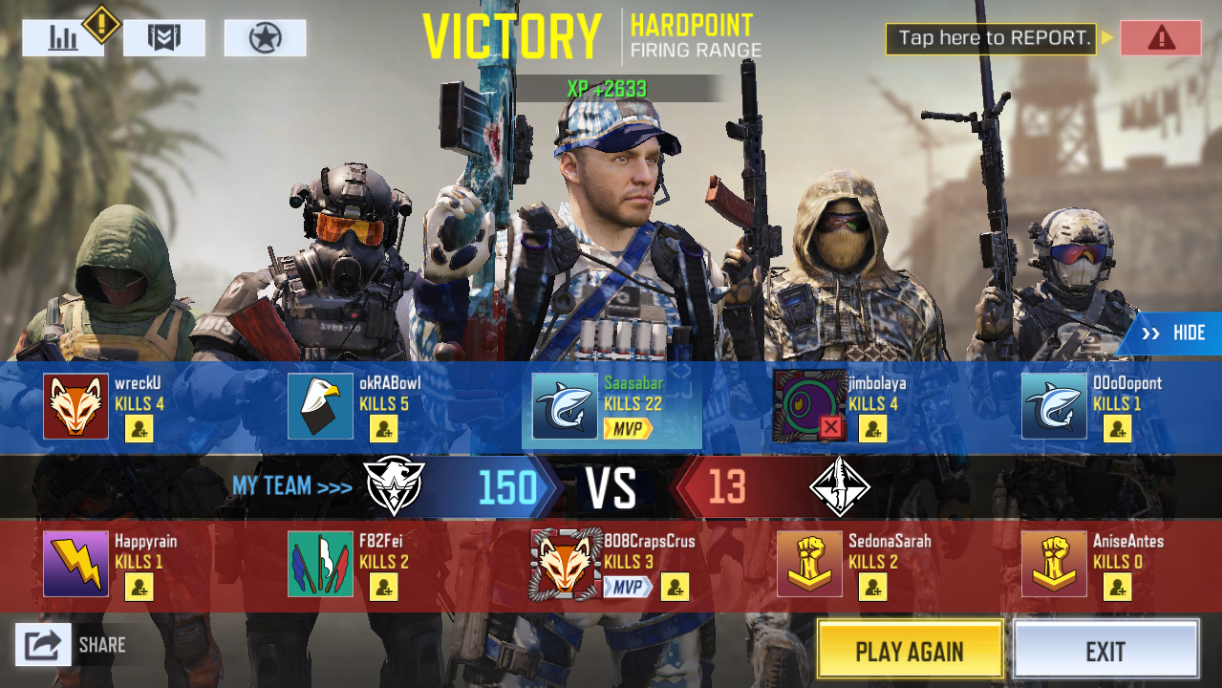Add 808CrapsCrus as a friend
Image resolution: width=1222 pixels, height=688 pixels.
675,587
